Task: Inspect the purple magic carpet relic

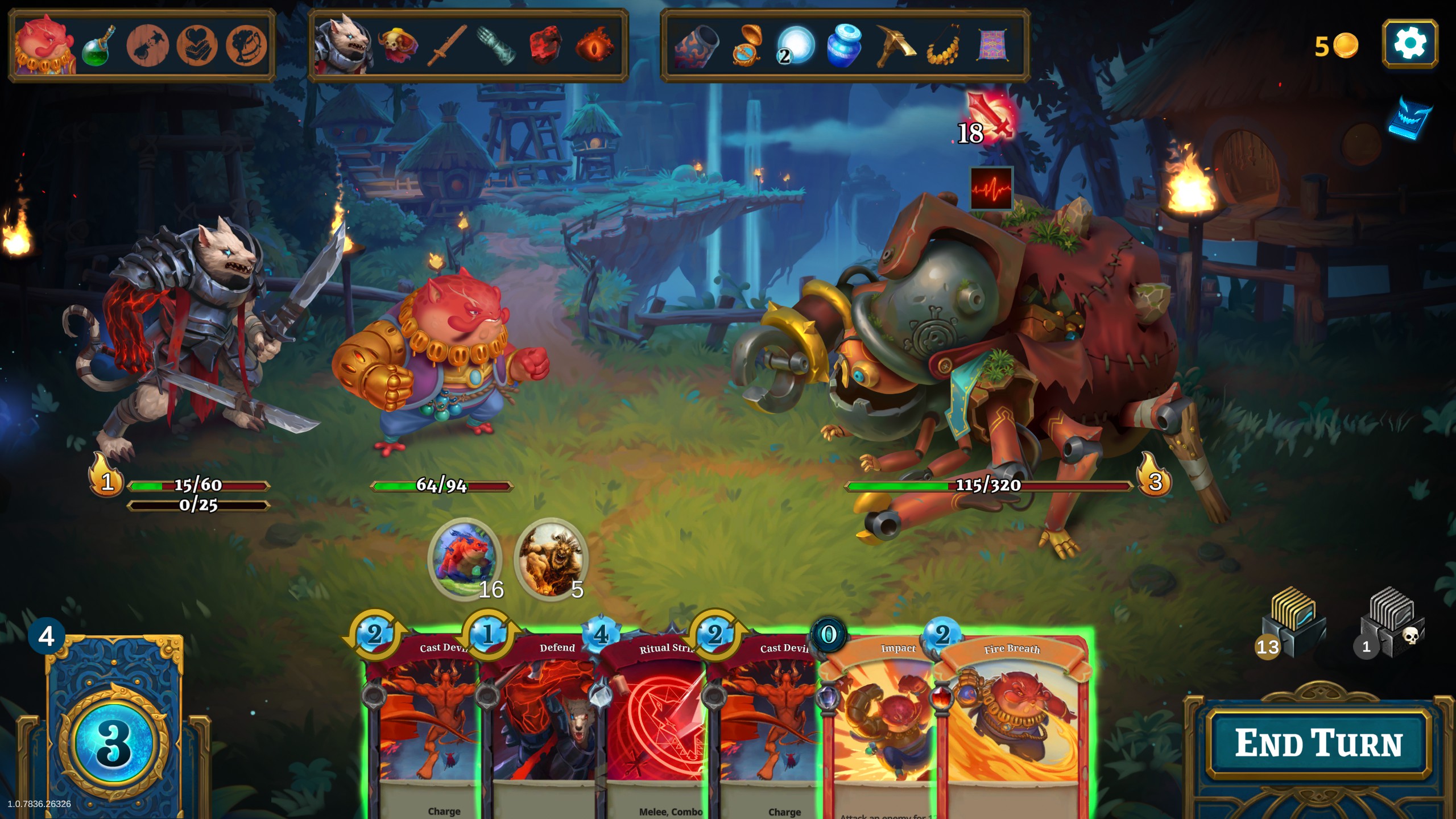Action: point(992,45)
